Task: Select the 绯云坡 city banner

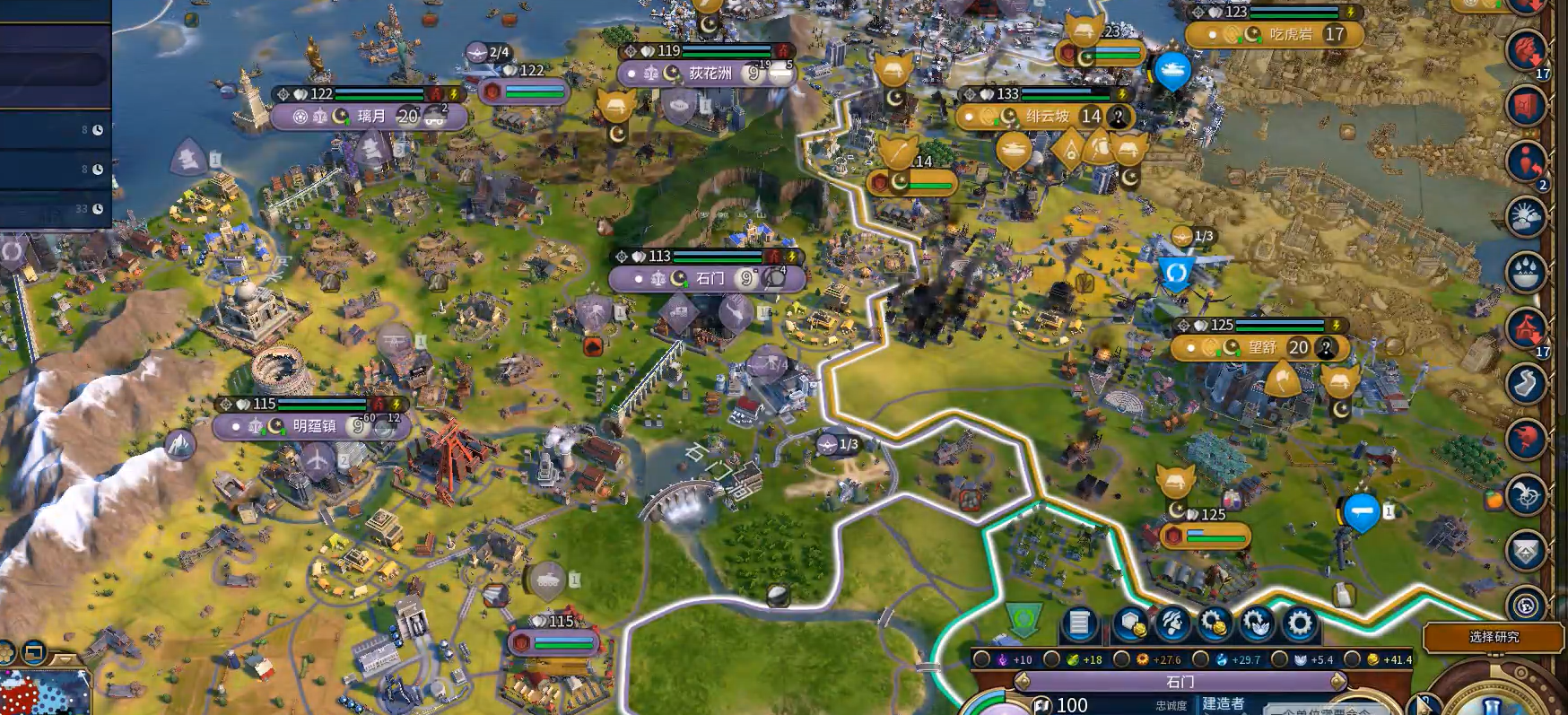Action: [x=1046, y=117]
